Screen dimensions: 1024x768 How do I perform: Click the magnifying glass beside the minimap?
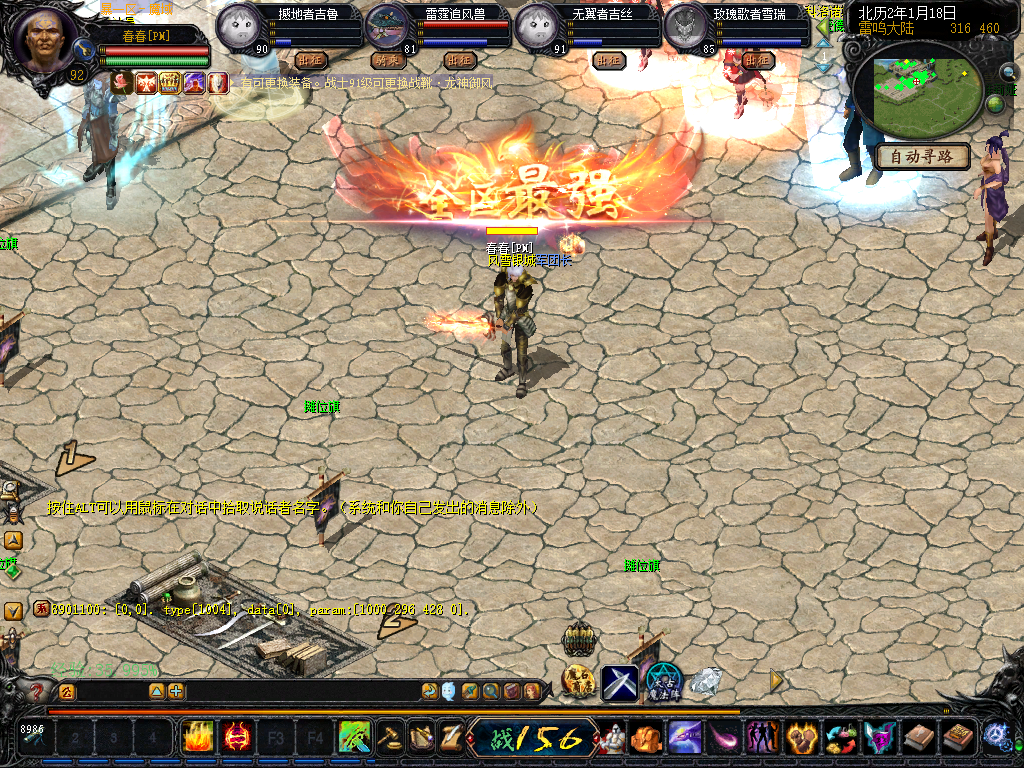[x=1008, y=72]
